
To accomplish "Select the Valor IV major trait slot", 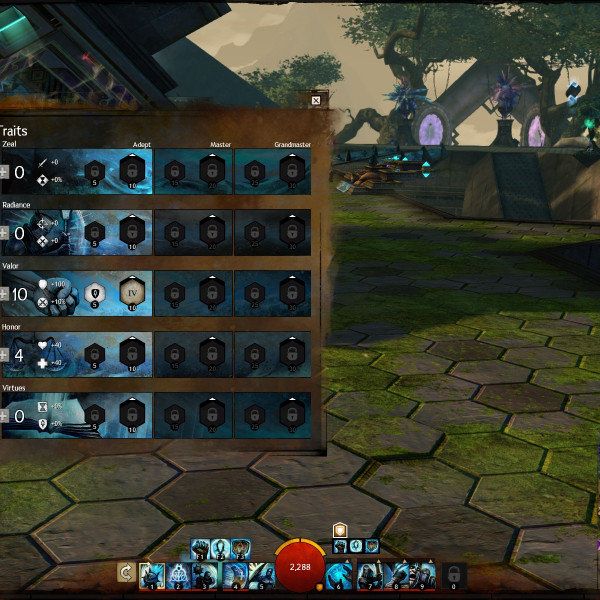I will pos(131,293).
